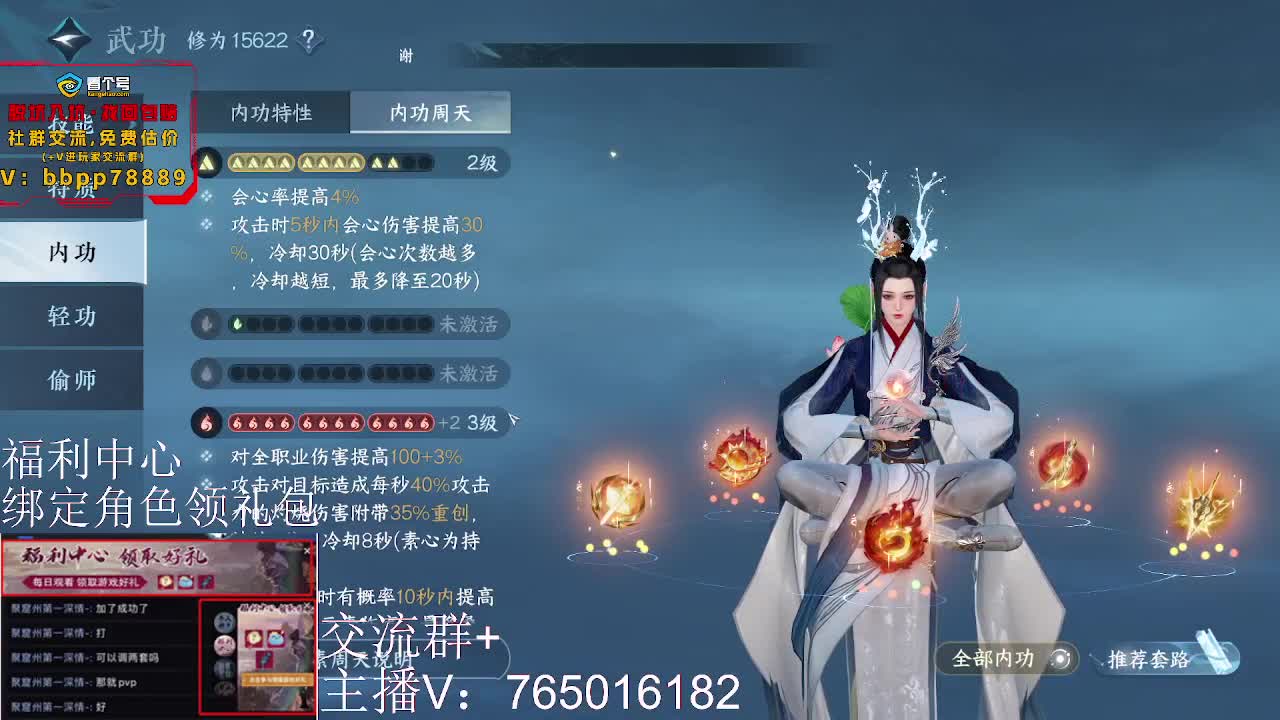
Task: Open the 偷师 sidebar tab
Action: click(x=70, y=380)
